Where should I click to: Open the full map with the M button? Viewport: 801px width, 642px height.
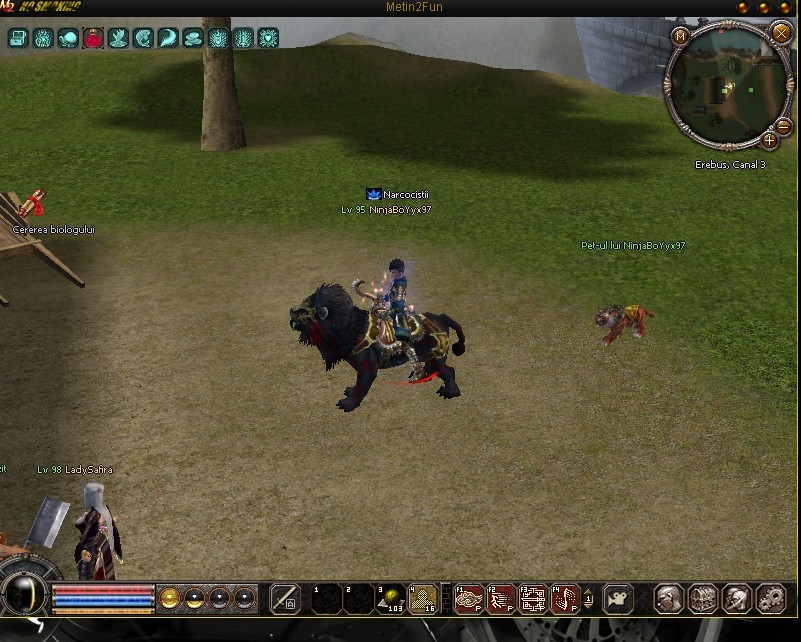[682, 36]
